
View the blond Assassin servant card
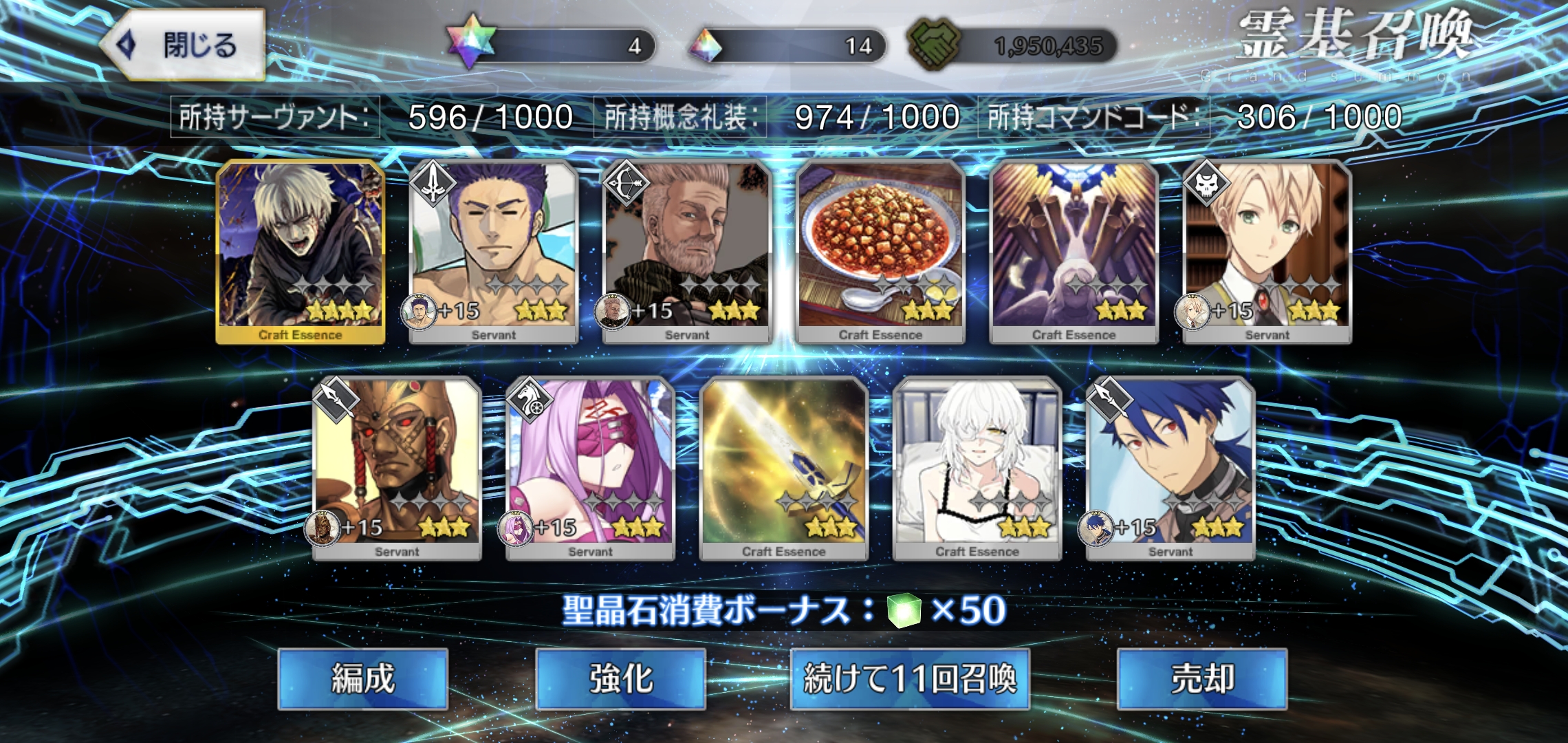[1267, 252]
